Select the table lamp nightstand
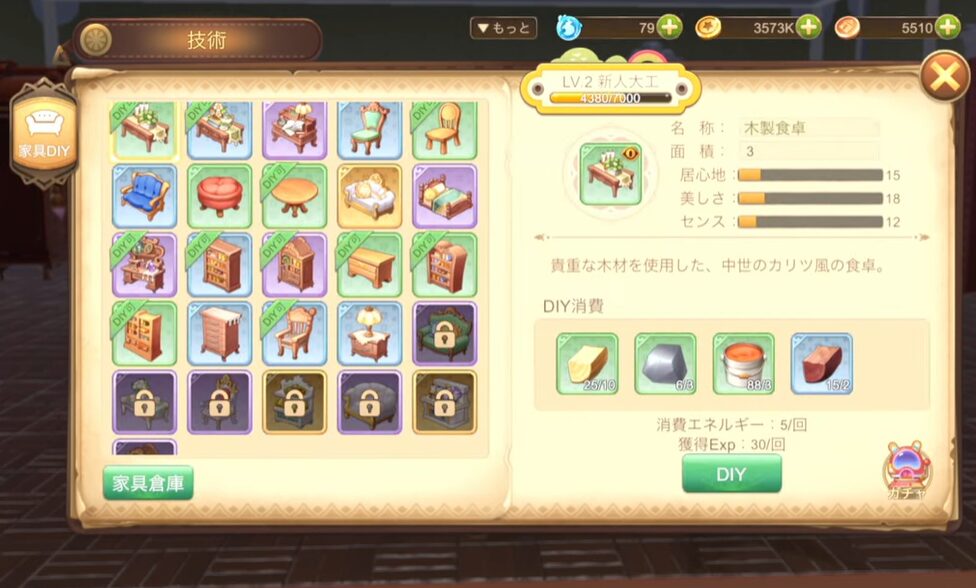 (x=369, y=334)
